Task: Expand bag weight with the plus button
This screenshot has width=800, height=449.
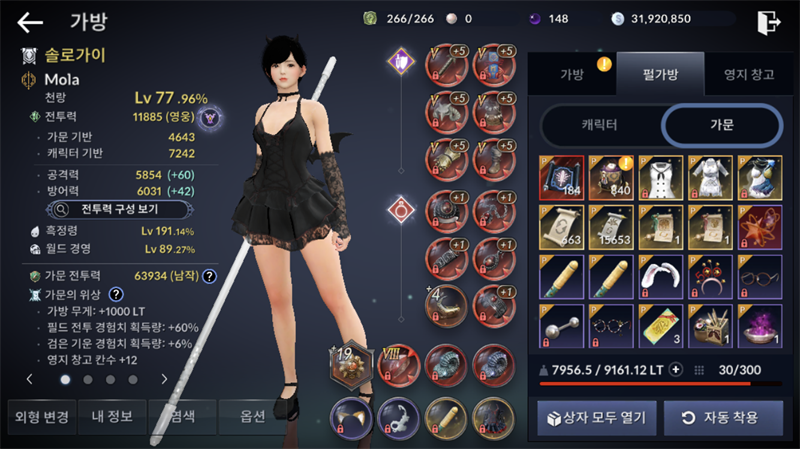Action: point(675,370)
